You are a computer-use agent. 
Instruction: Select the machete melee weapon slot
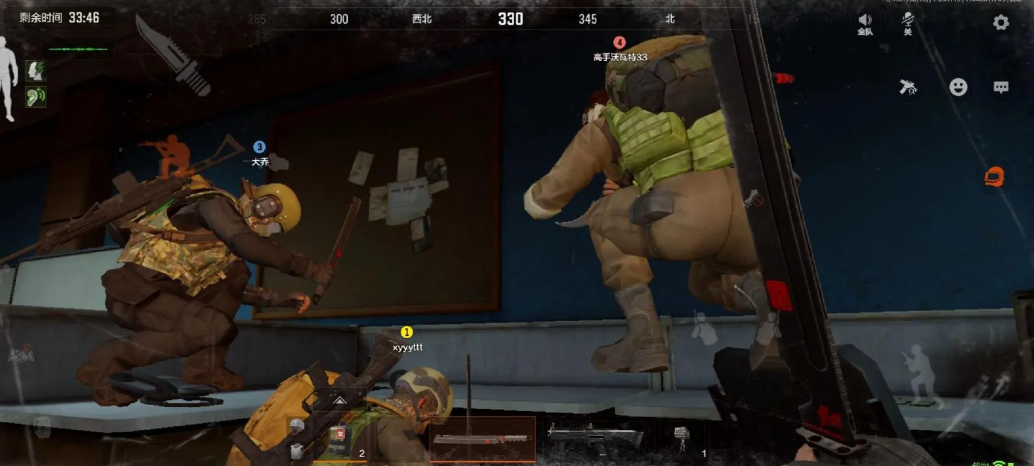click(x=483, y=438)
